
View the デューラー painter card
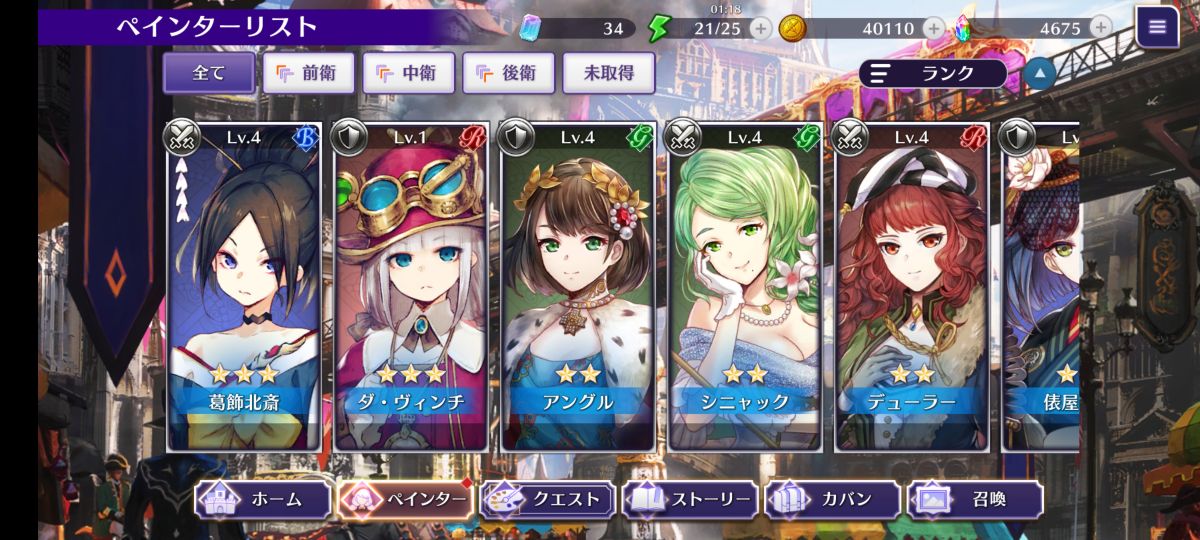click(x=912, y=286)
